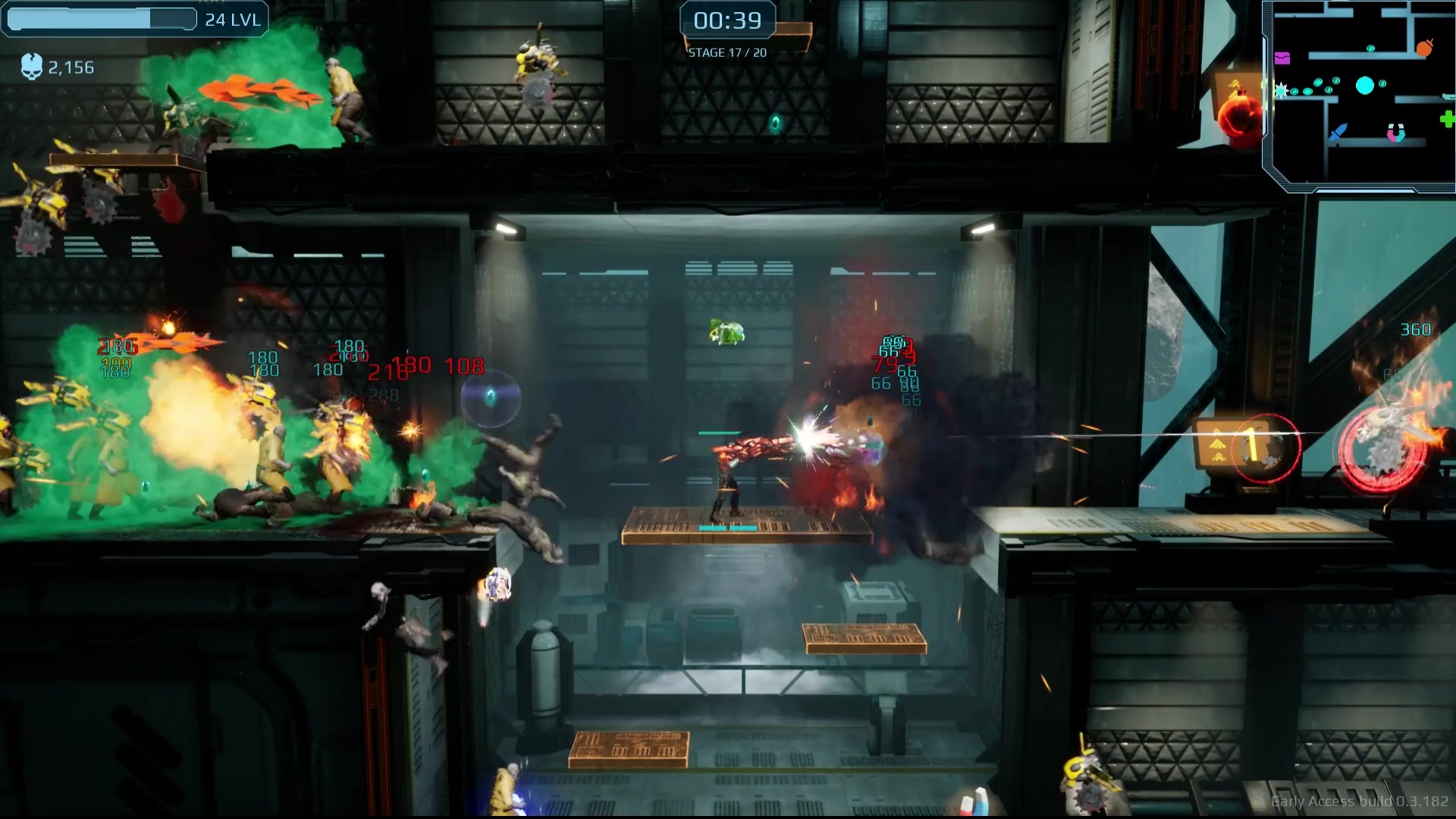Click the blue sword marker on minimap
This screenshot has height=819, width=1456.
click(x=1337, y=133)
